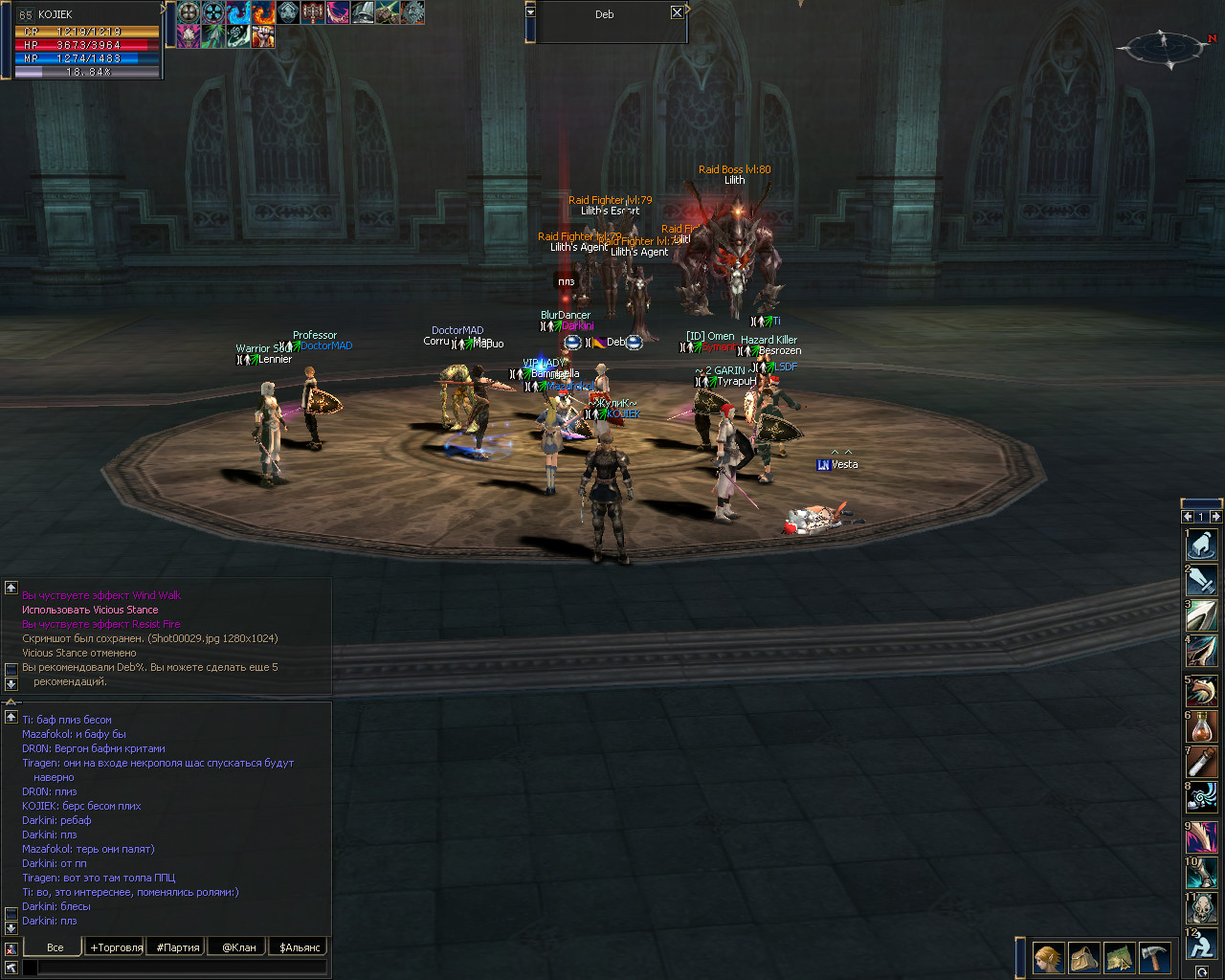Screen dimensions: 1225x980
Task: Go to the next hotbar page
Action: pyautogui.click(x=1215, y=517)
